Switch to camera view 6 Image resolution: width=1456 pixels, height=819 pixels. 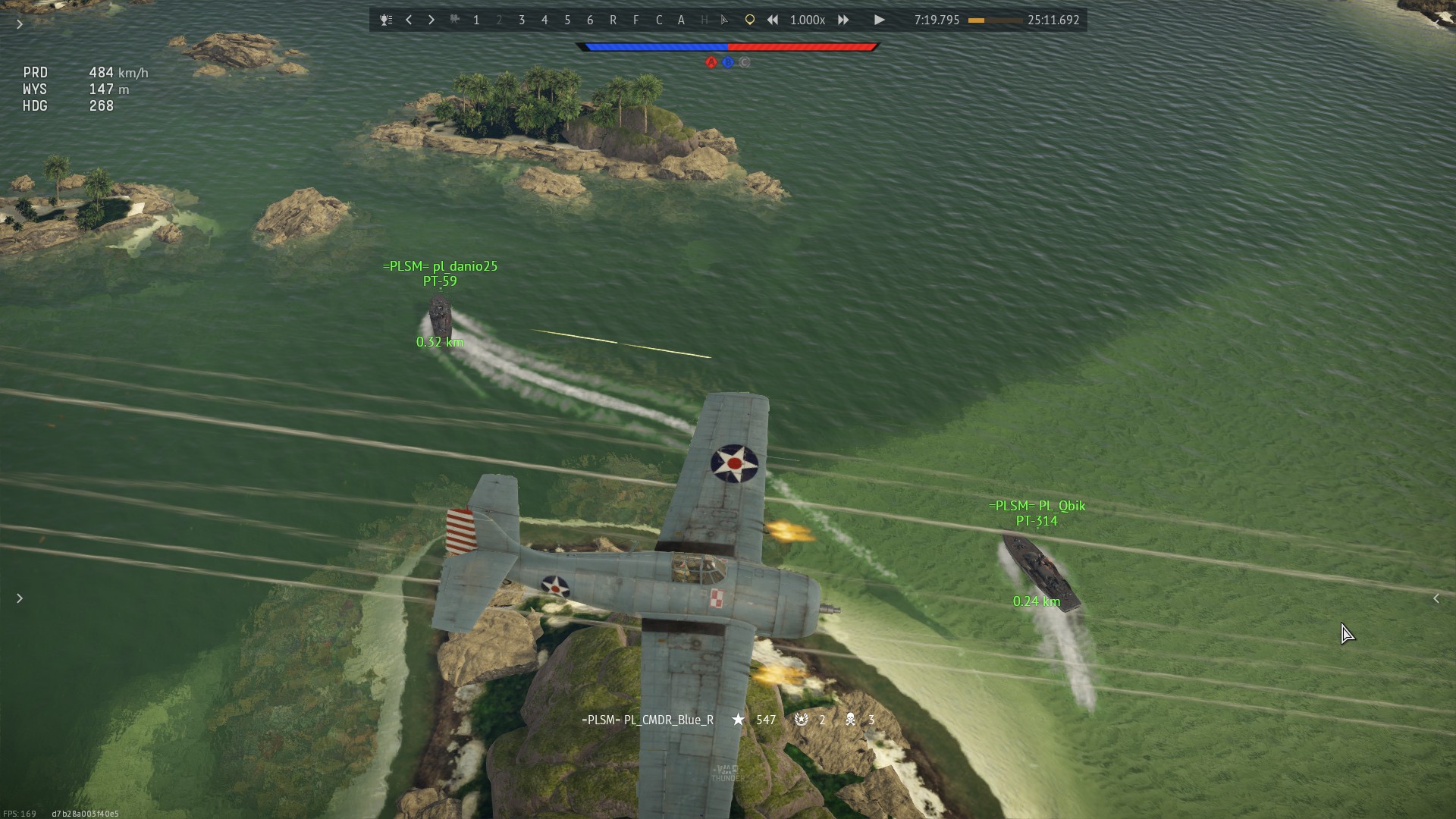tap(590, 20)
